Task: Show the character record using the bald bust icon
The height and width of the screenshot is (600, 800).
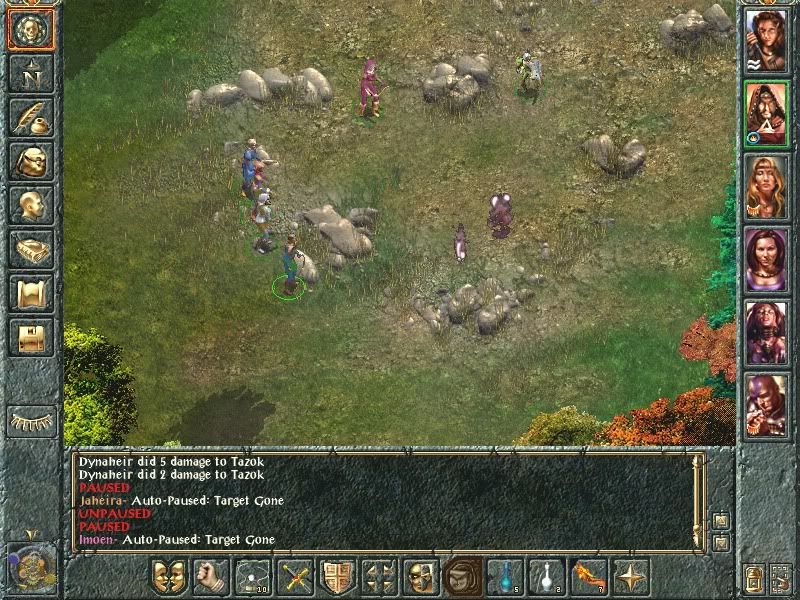Action: [30, 206]
